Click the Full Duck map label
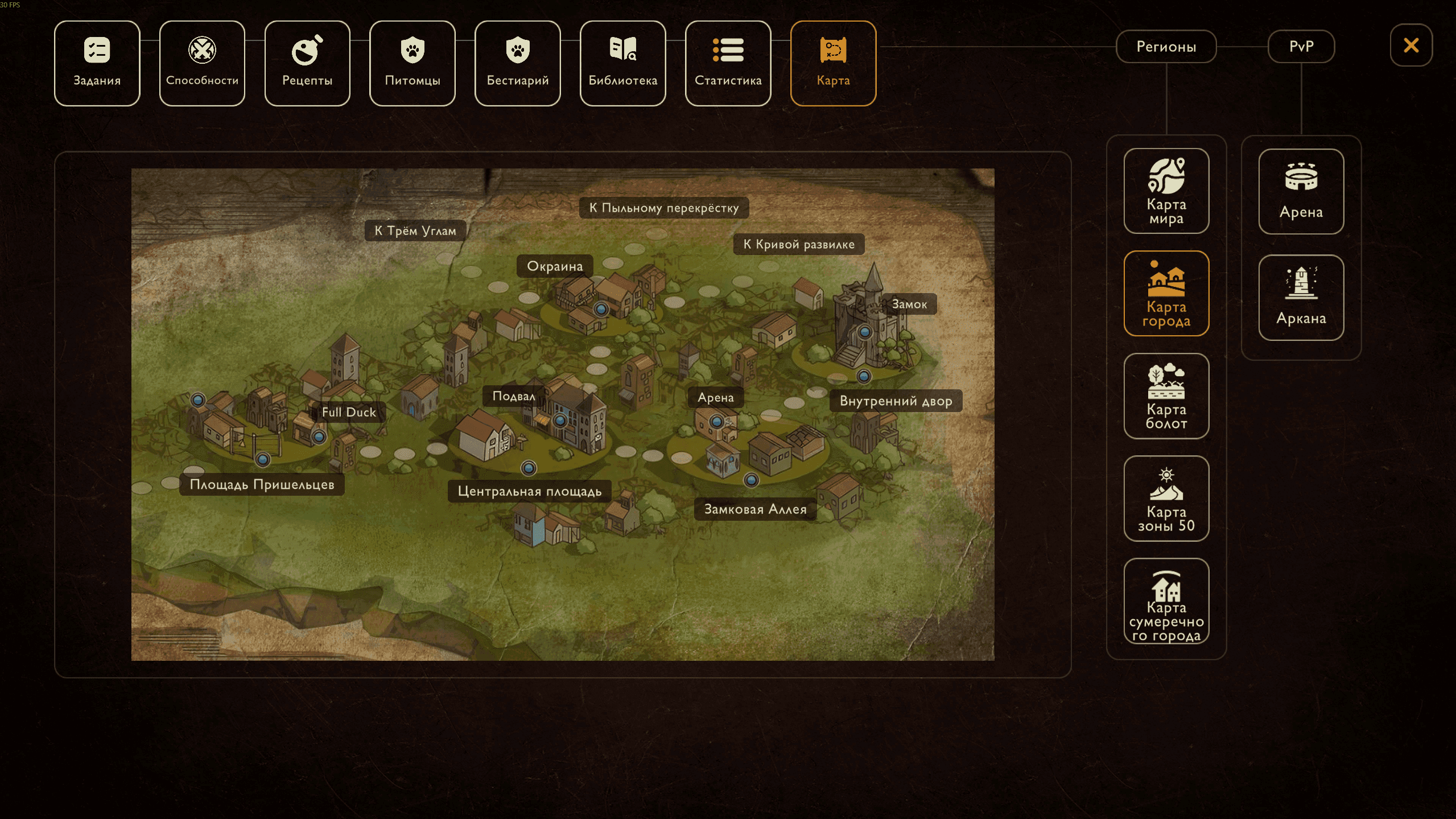 click(x=349, y=412)
